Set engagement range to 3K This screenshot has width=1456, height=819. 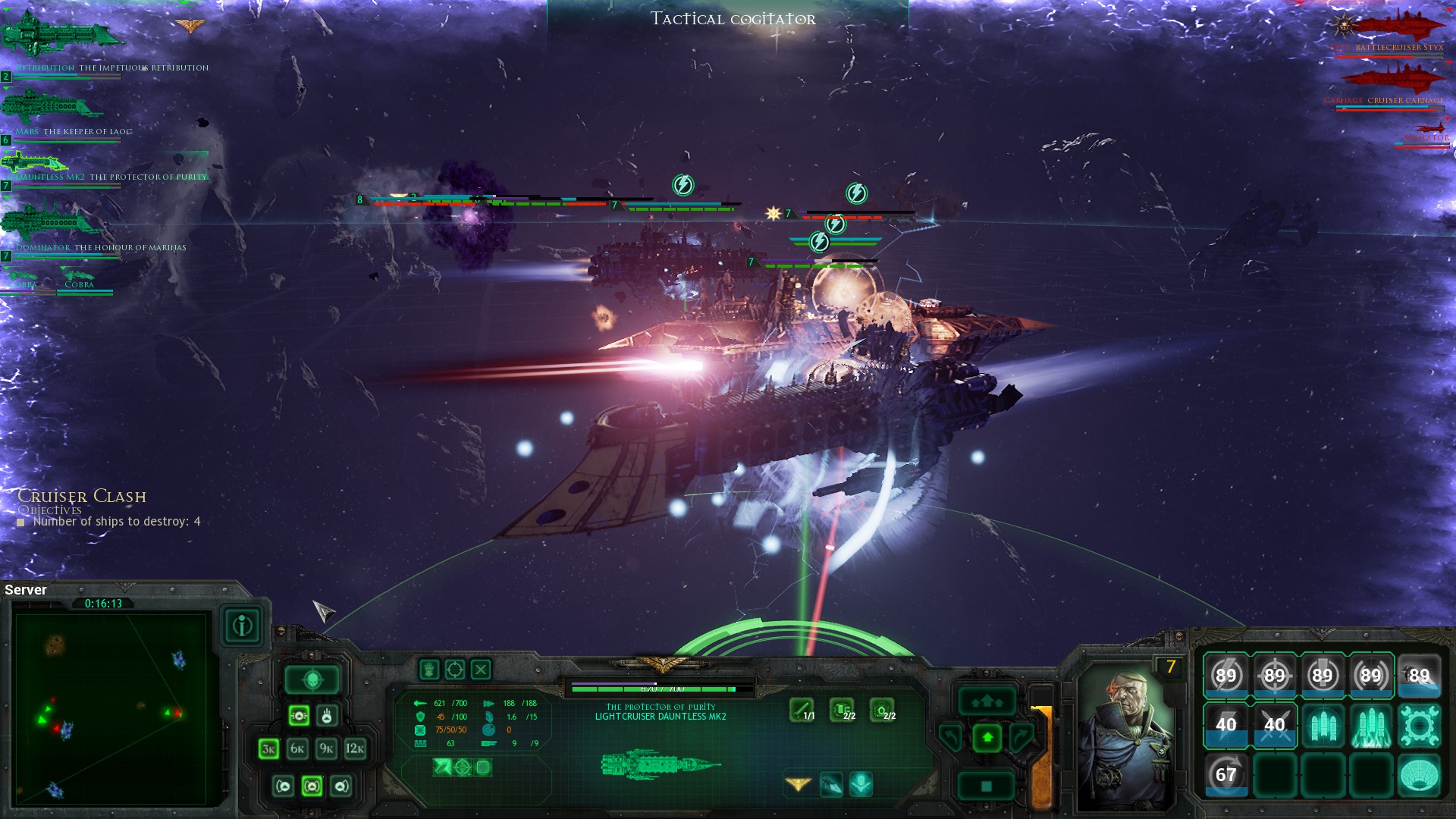268,749
